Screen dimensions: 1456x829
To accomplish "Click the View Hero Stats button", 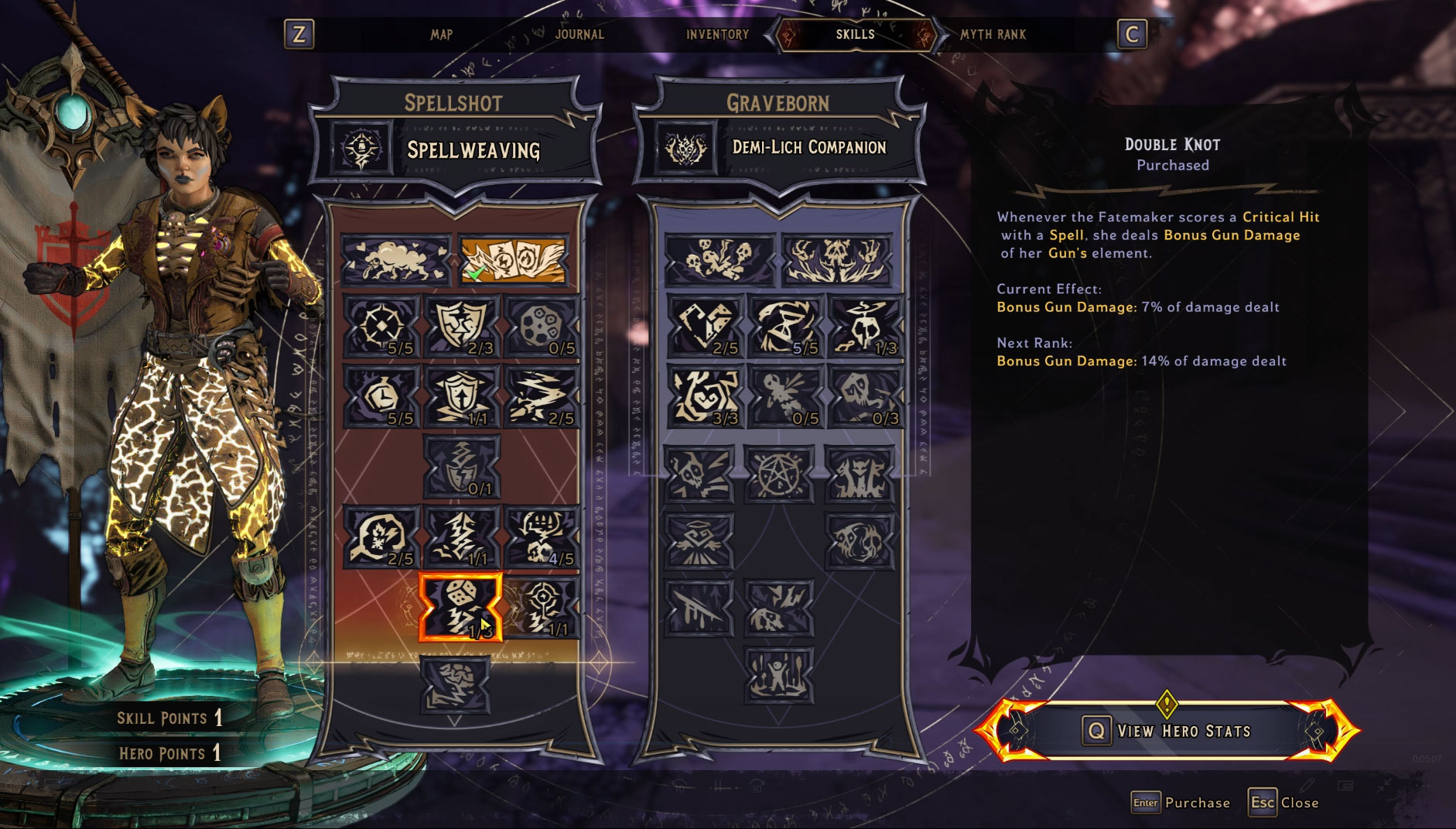I will click(1167, 731).
